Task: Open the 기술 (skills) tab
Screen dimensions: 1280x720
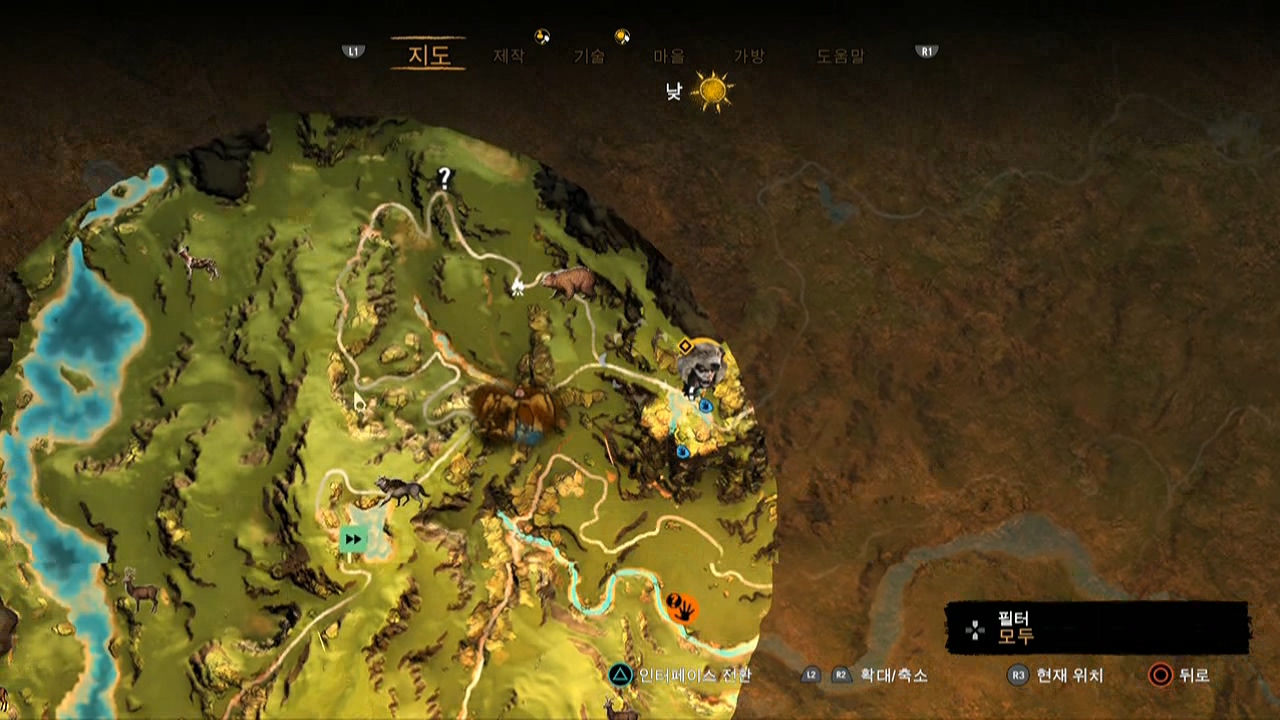Action: pyautogui.click(x=589, y=57)
